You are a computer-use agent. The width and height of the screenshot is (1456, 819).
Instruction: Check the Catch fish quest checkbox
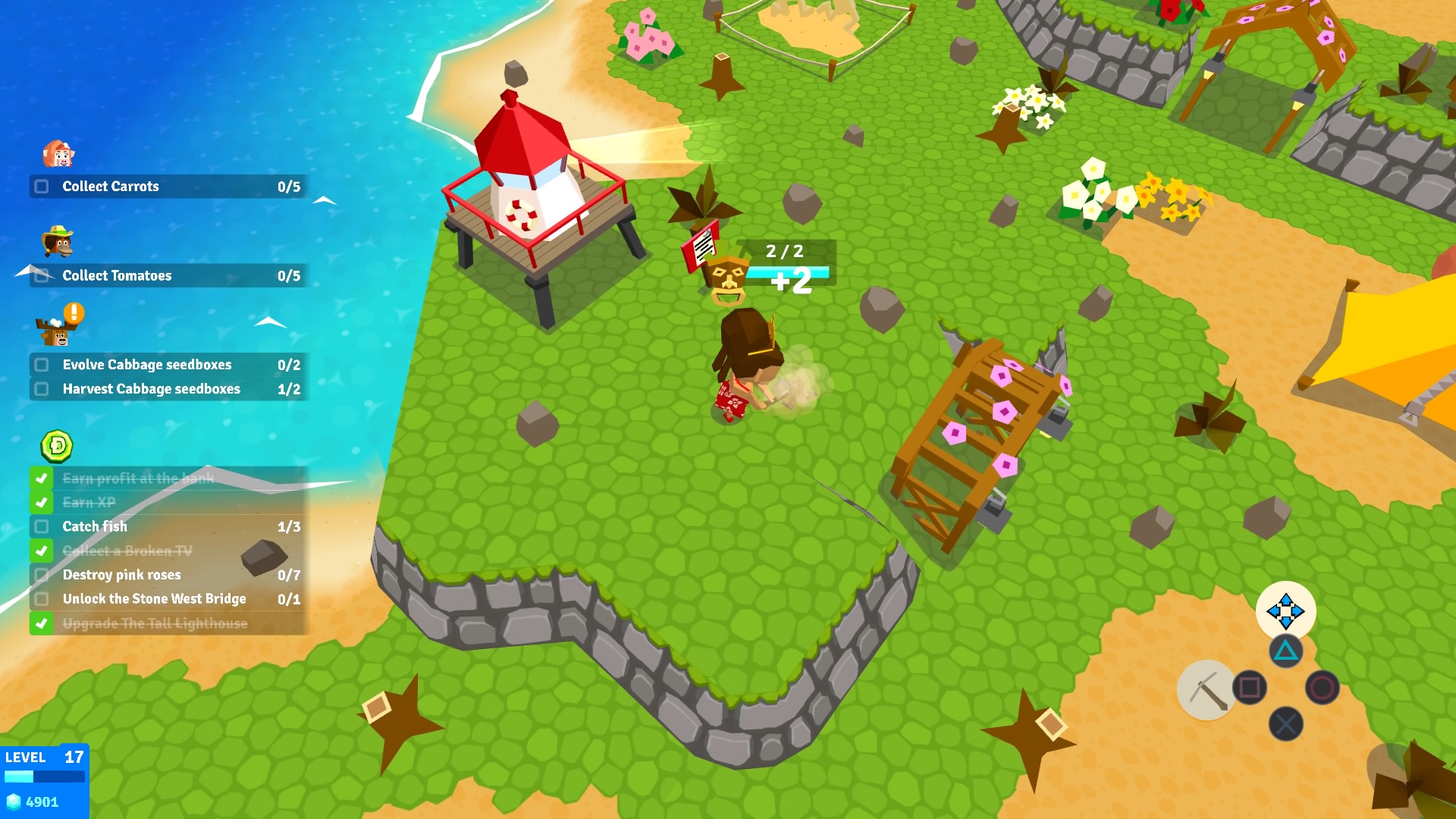point(42,527)
